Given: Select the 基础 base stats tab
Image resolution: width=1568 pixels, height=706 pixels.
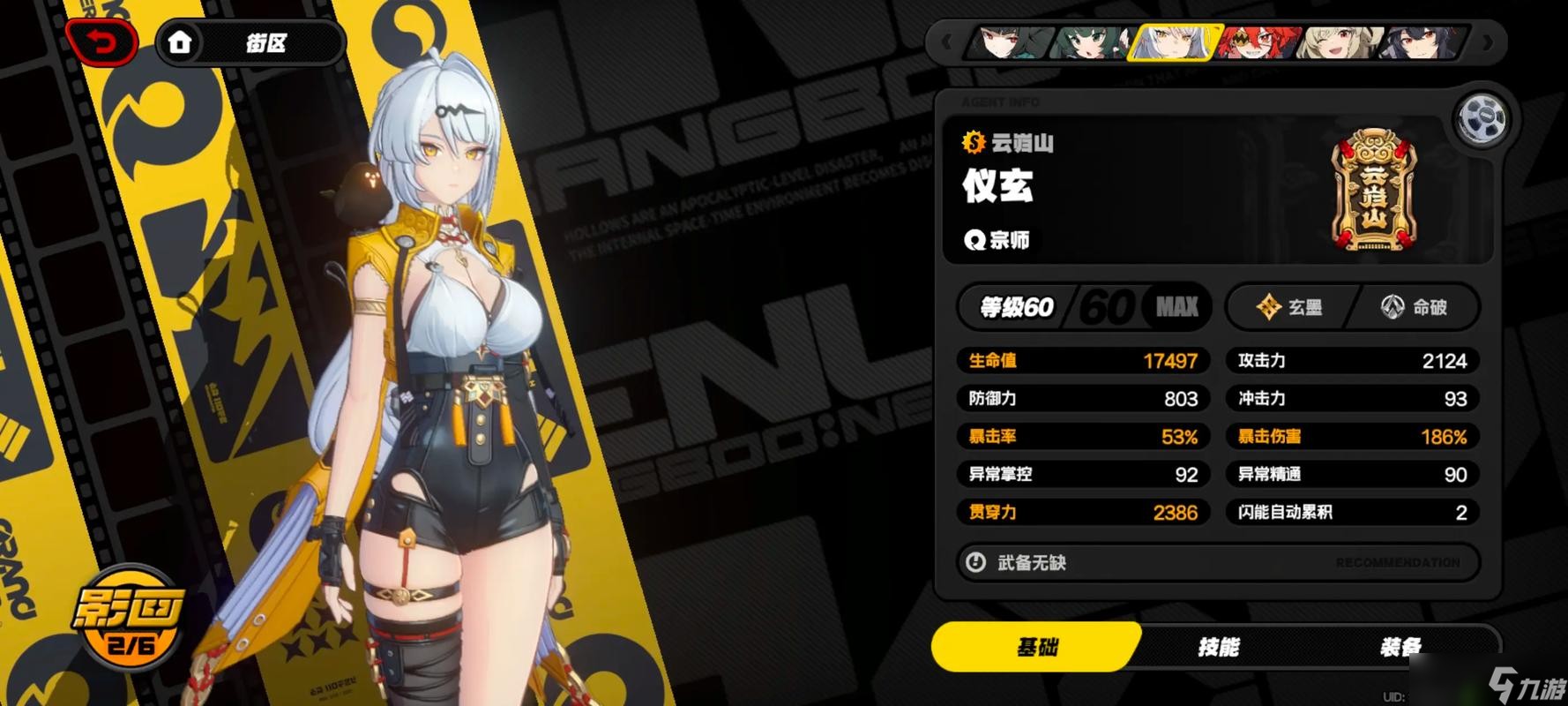Looking at the screenshot, I should 1037,647.
